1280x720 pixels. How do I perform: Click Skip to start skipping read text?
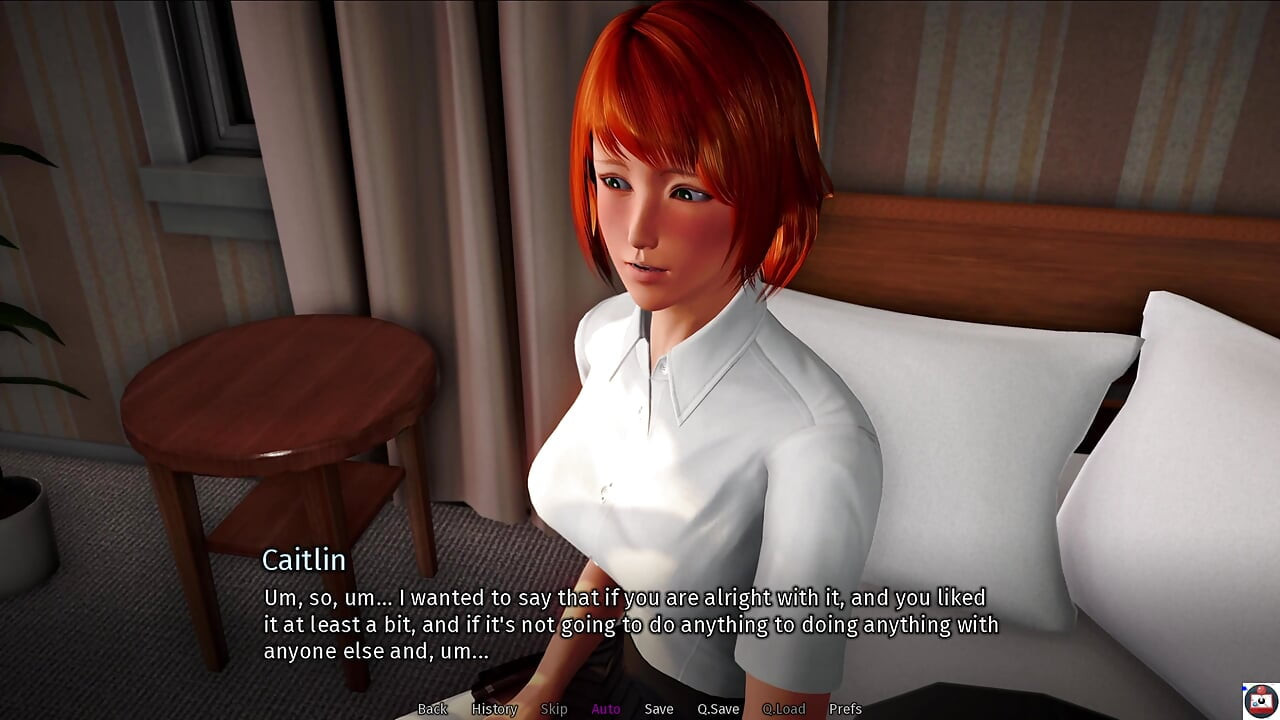(555, 708)
